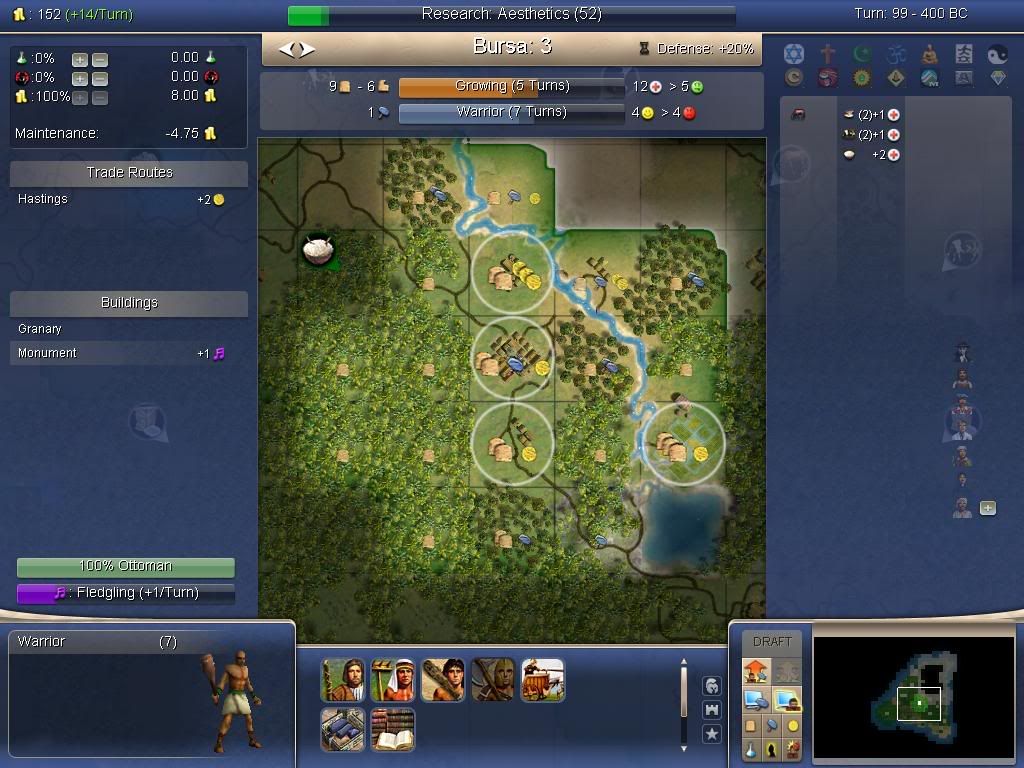Add a specialist with the plus button

click(x=988, y=508)
